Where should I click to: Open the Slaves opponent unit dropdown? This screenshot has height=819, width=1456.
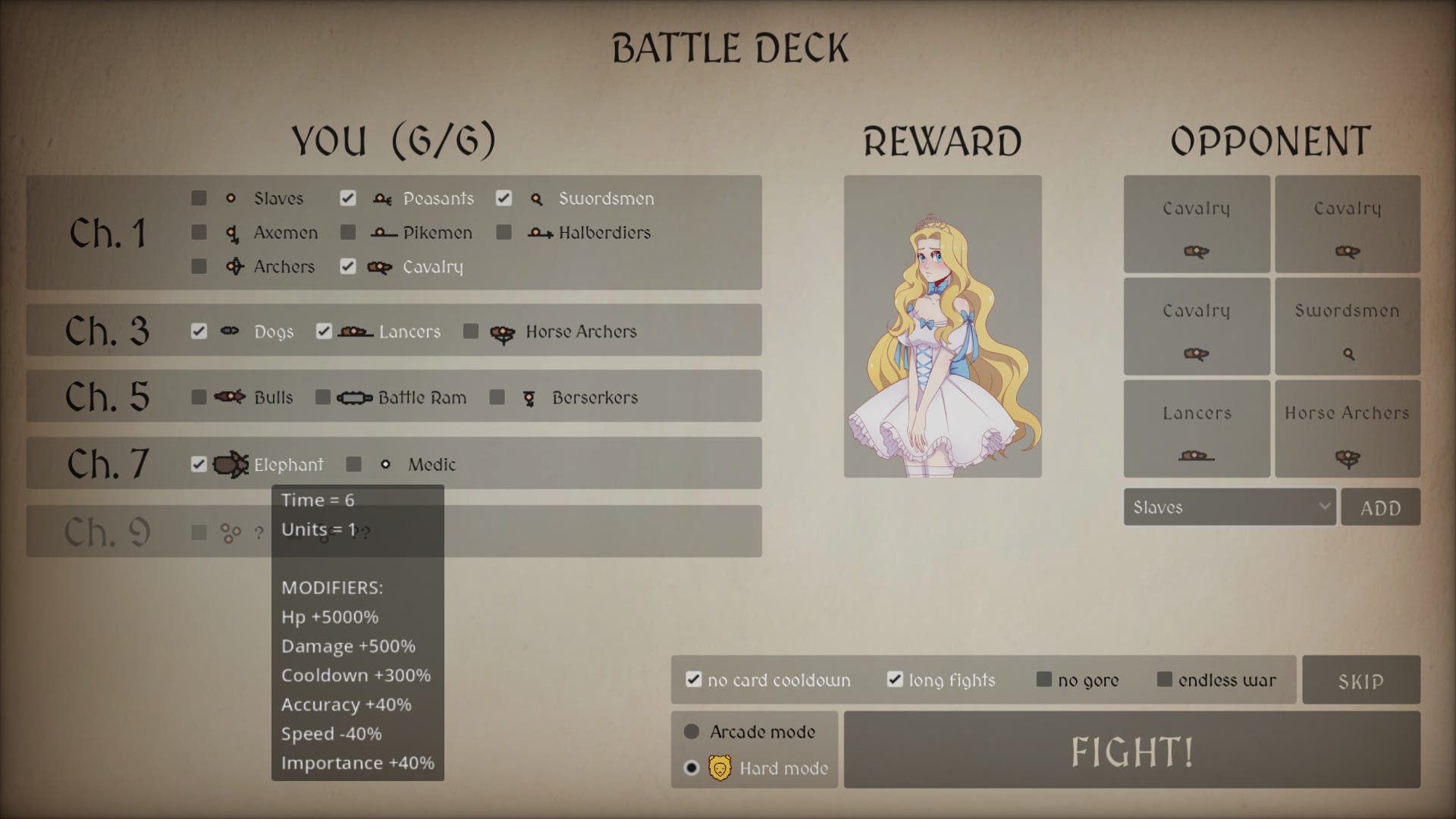point(1228,507)
